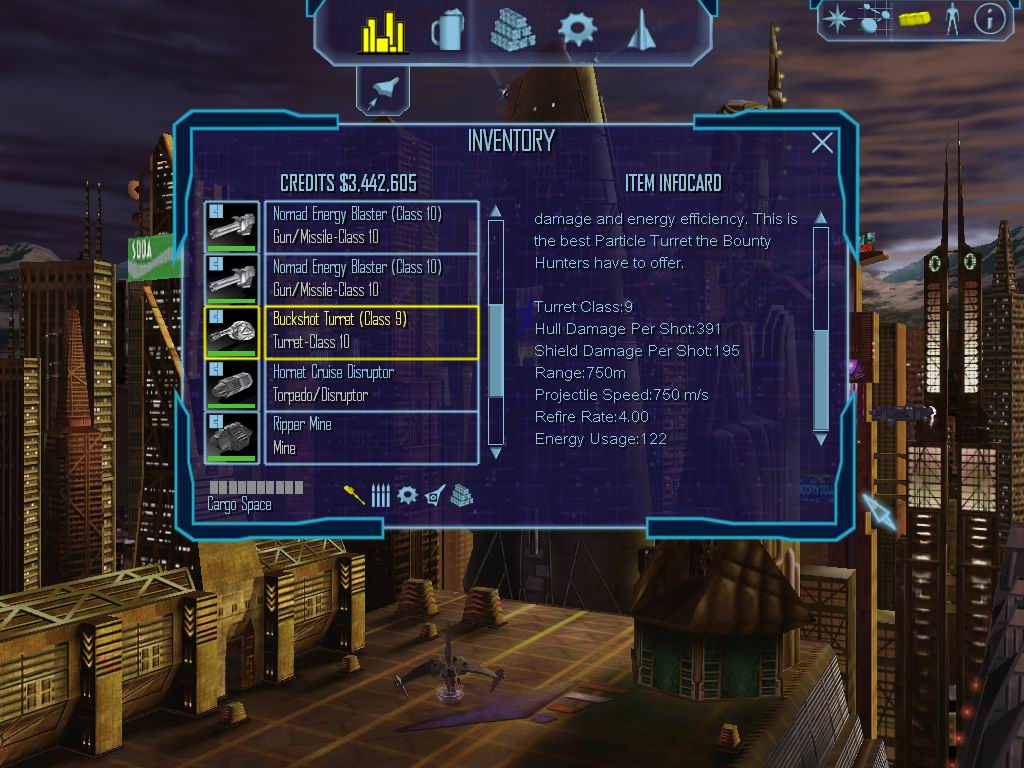
Task: Show the reputation humanoid figure icon
Action: point(952,18)
